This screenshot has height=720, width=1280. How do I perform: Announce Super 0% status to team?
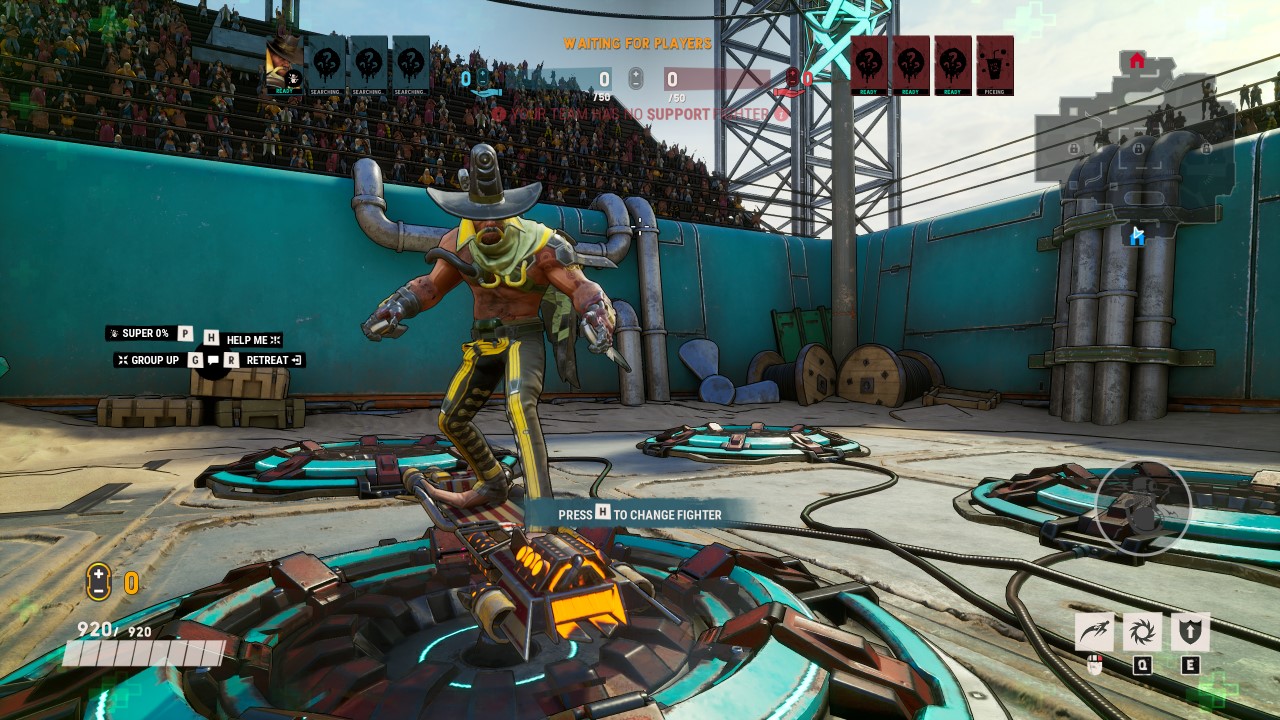(x=144, y=333)
